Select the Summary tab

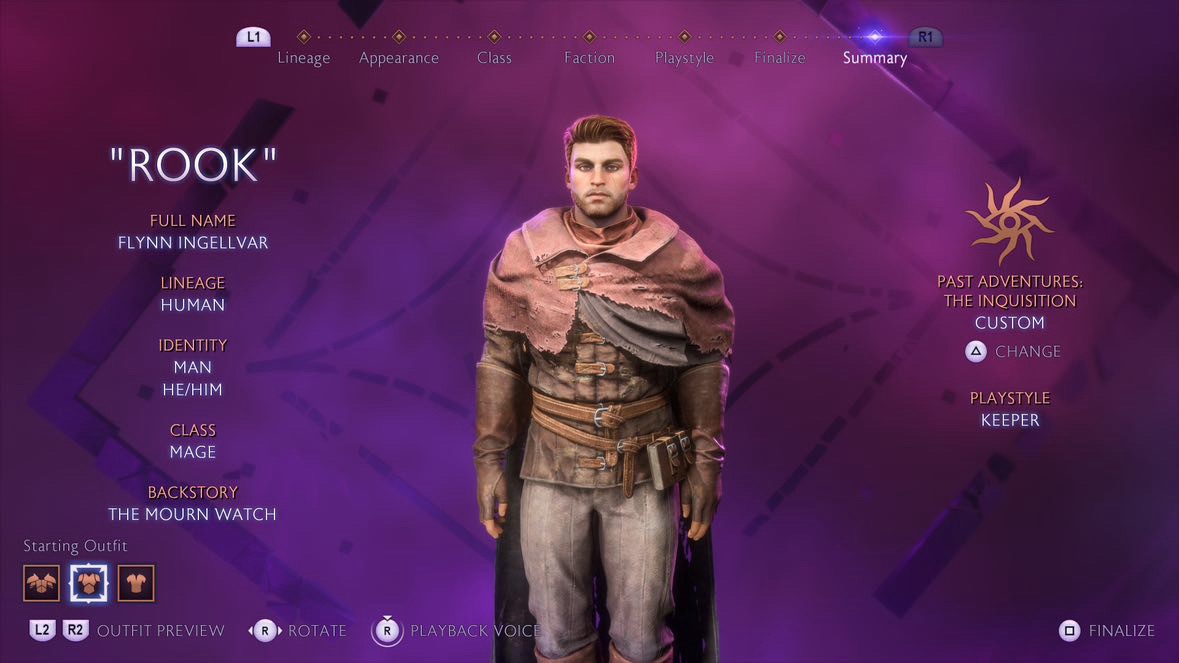coord(874,57)
